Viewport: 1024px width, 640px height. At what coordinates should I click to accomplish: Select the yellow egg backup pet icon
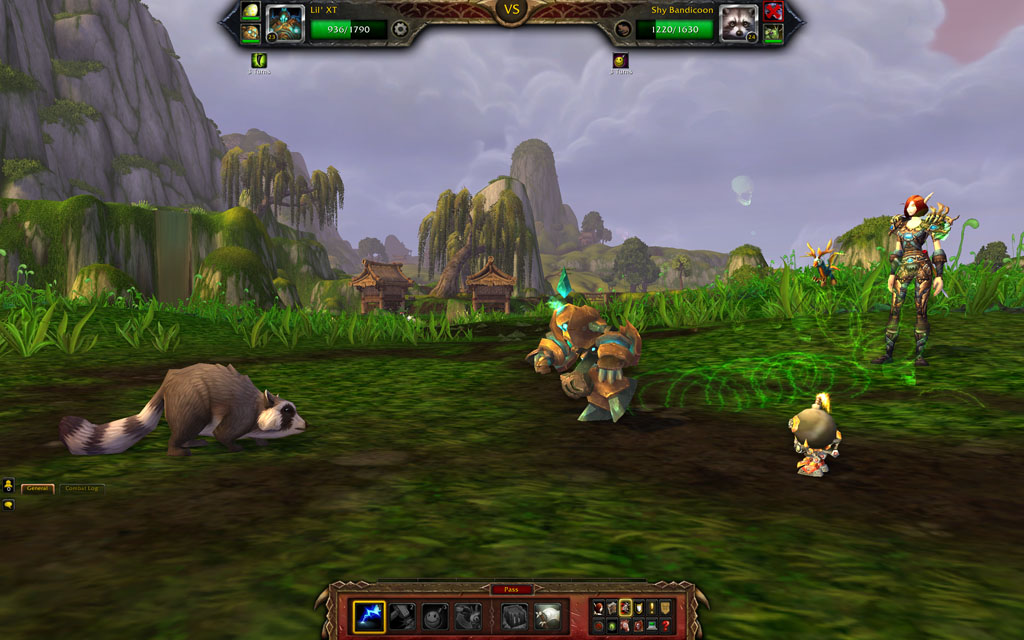coord(250,11)
